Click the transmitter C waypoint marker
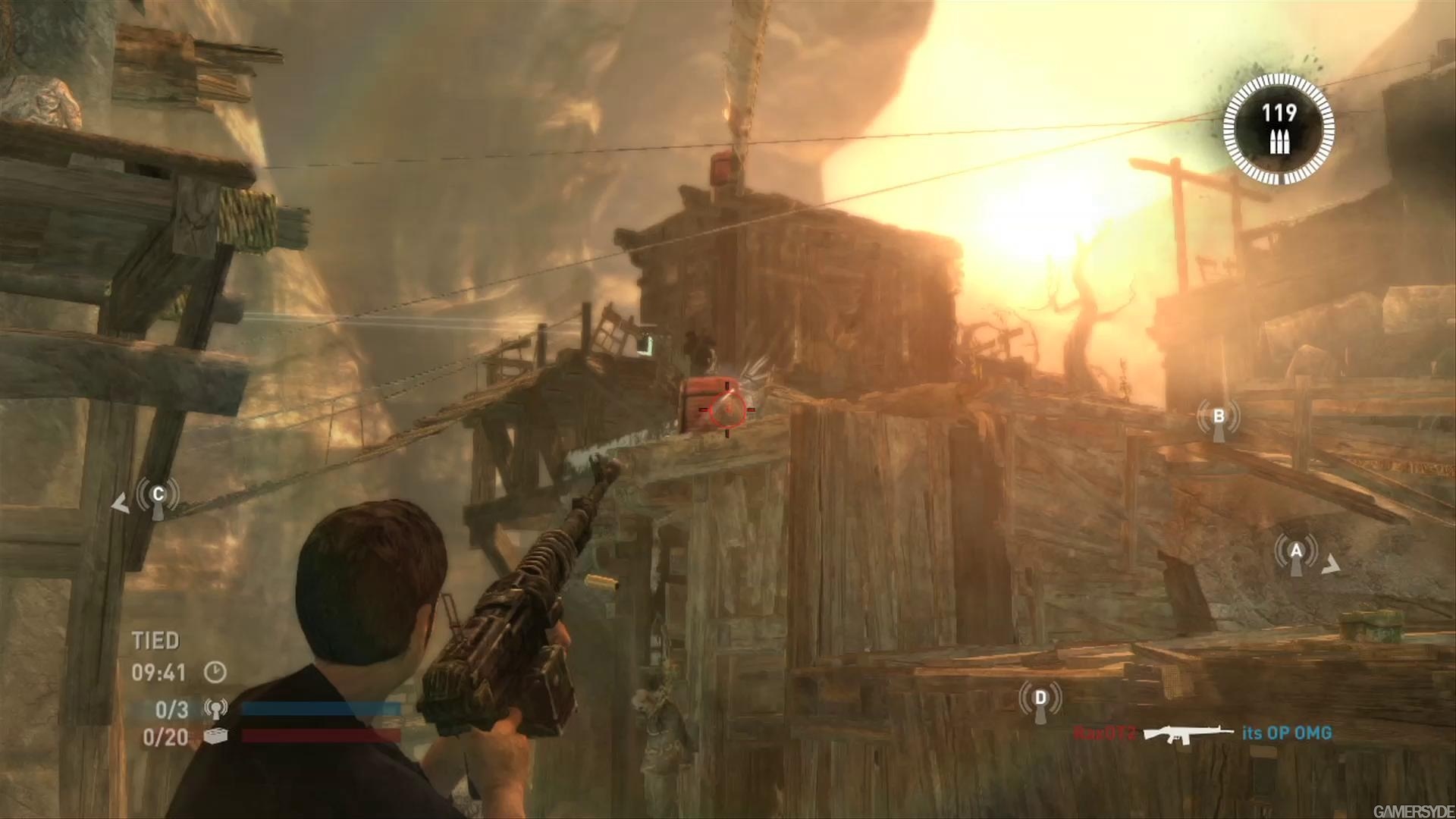The width and height of the screenshot is (1456, 819). tap(158, 497)
